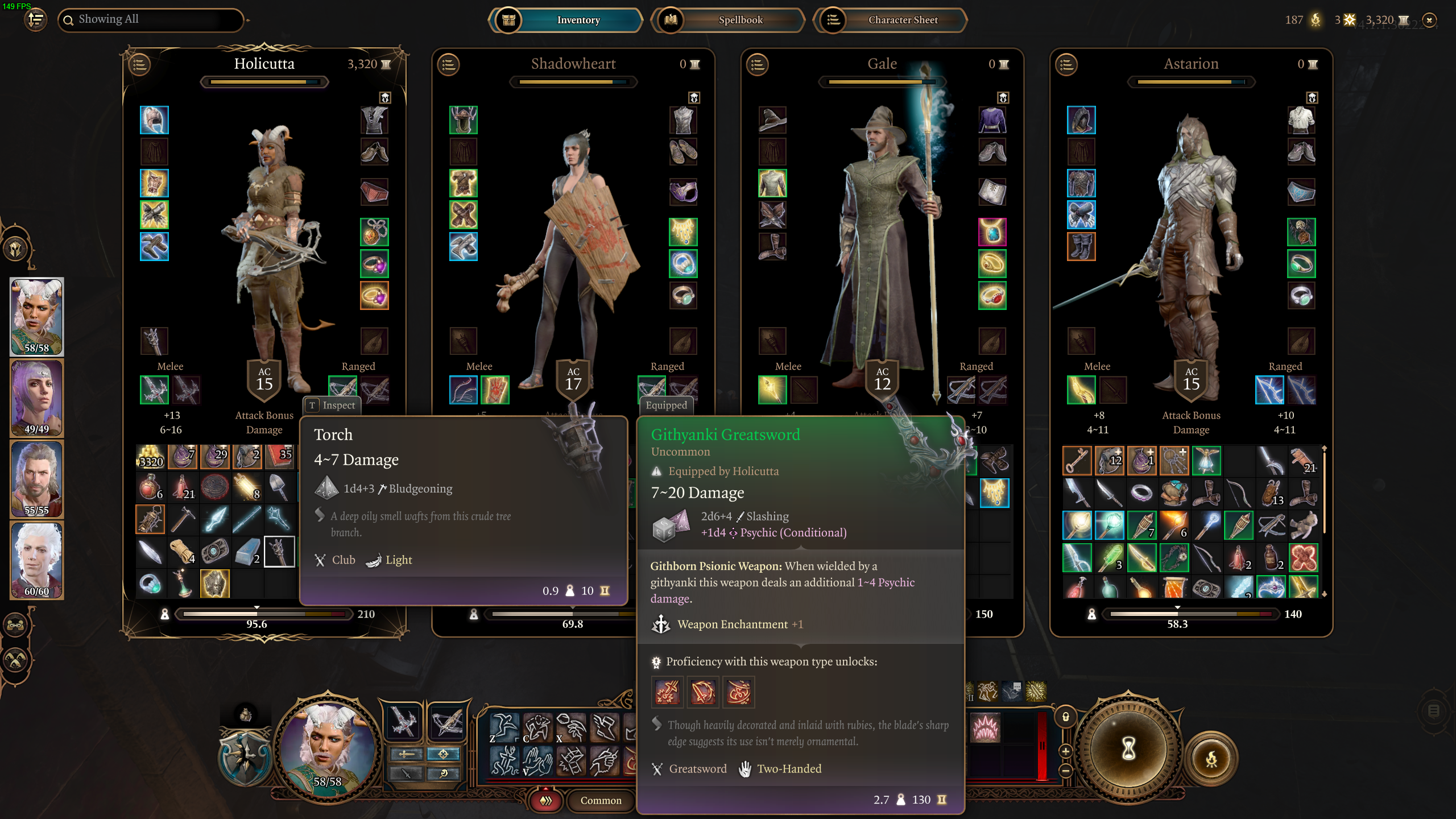1456x819 pixels.
Task: Open the Showing All filter dropdown
Action: point(151,19)
